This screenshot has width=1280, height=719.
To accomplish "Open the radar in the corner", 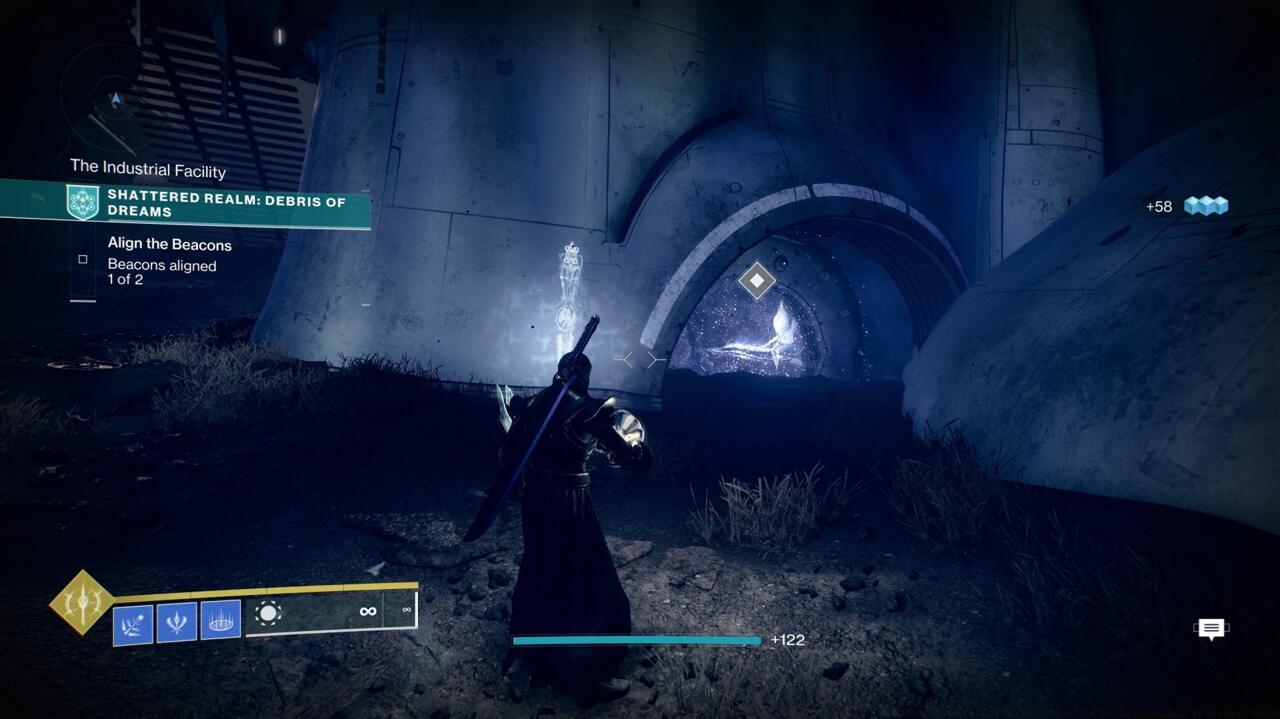I will coord(117,99).
